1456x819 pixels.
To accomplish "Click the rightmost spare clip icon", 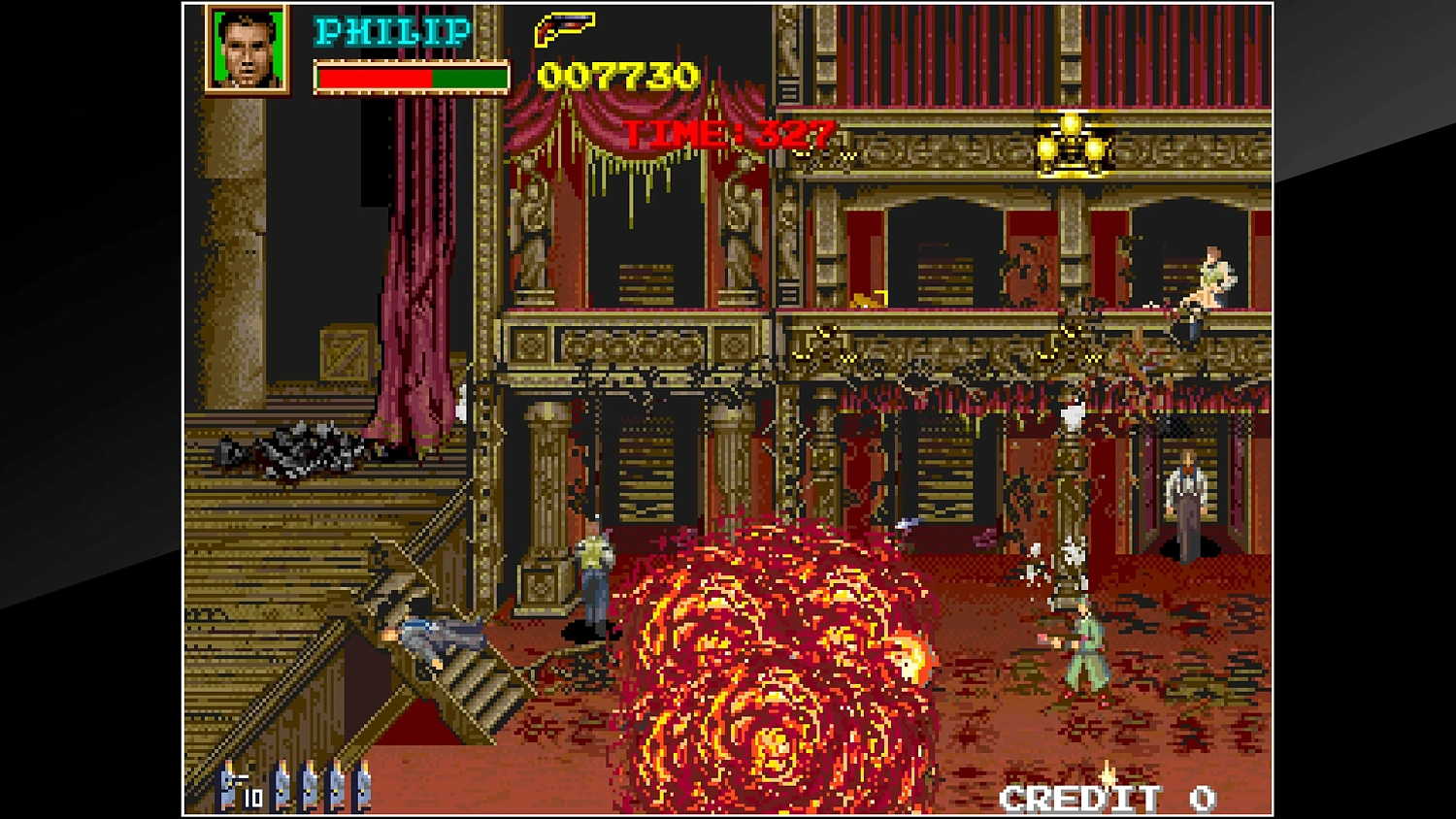I will point(365,788).
